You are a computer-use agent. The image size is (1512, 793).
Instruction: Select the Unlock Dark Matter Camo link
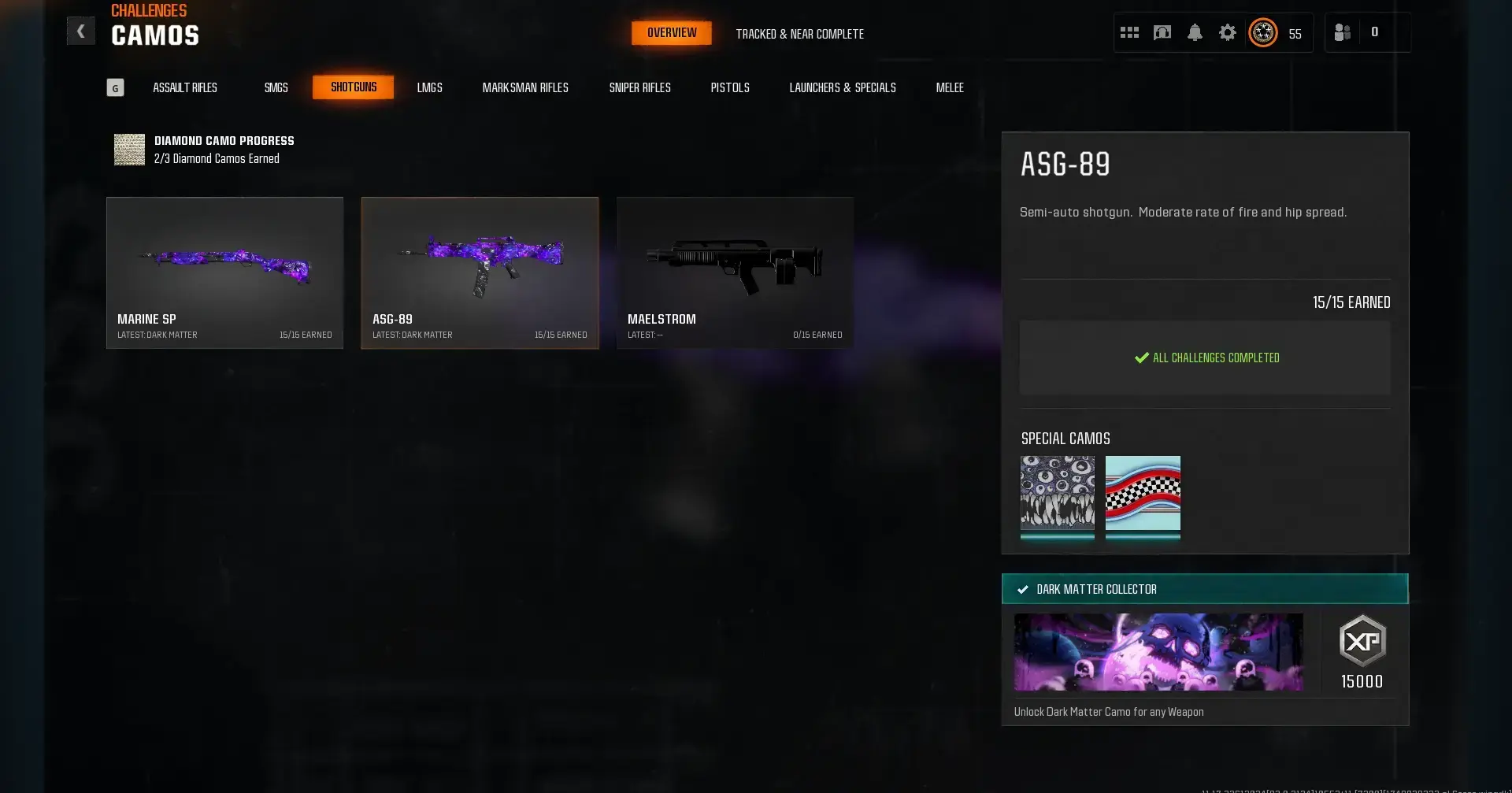(x=1108, y=711)
